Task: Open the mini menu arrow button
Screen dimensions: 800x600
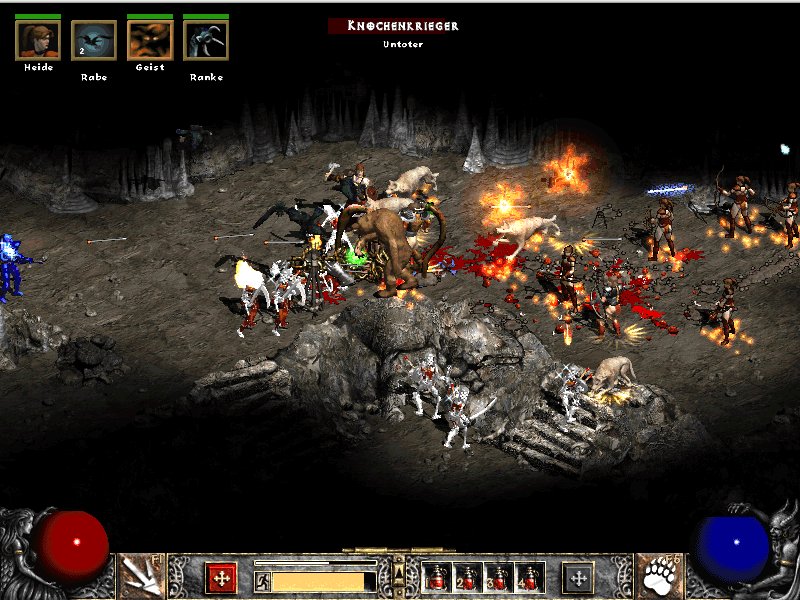Action: [399, 571]
